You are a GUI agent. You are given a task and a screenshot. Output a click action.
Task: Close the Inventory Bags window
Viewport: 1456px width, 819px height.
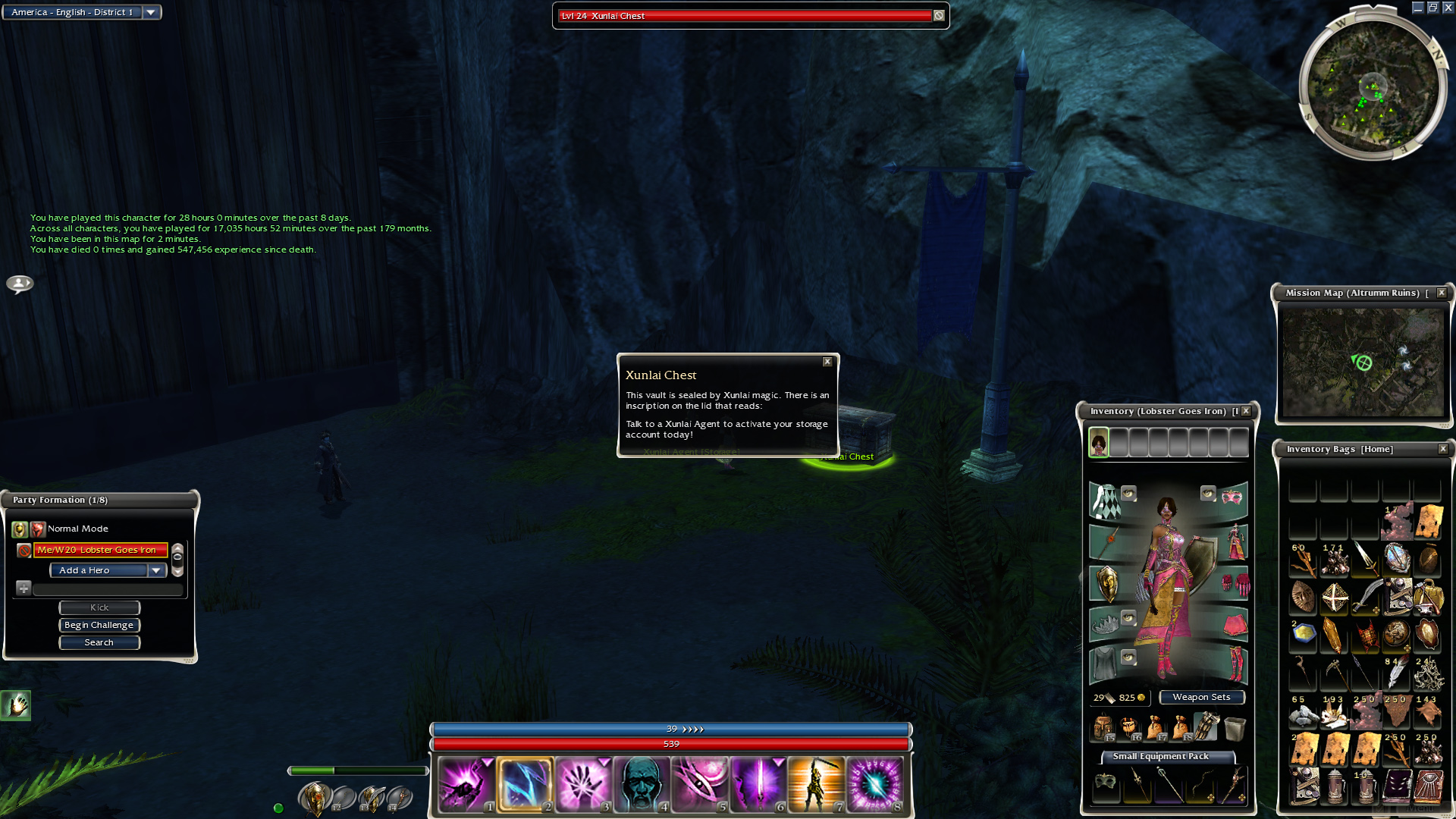tap(1443, 449)
